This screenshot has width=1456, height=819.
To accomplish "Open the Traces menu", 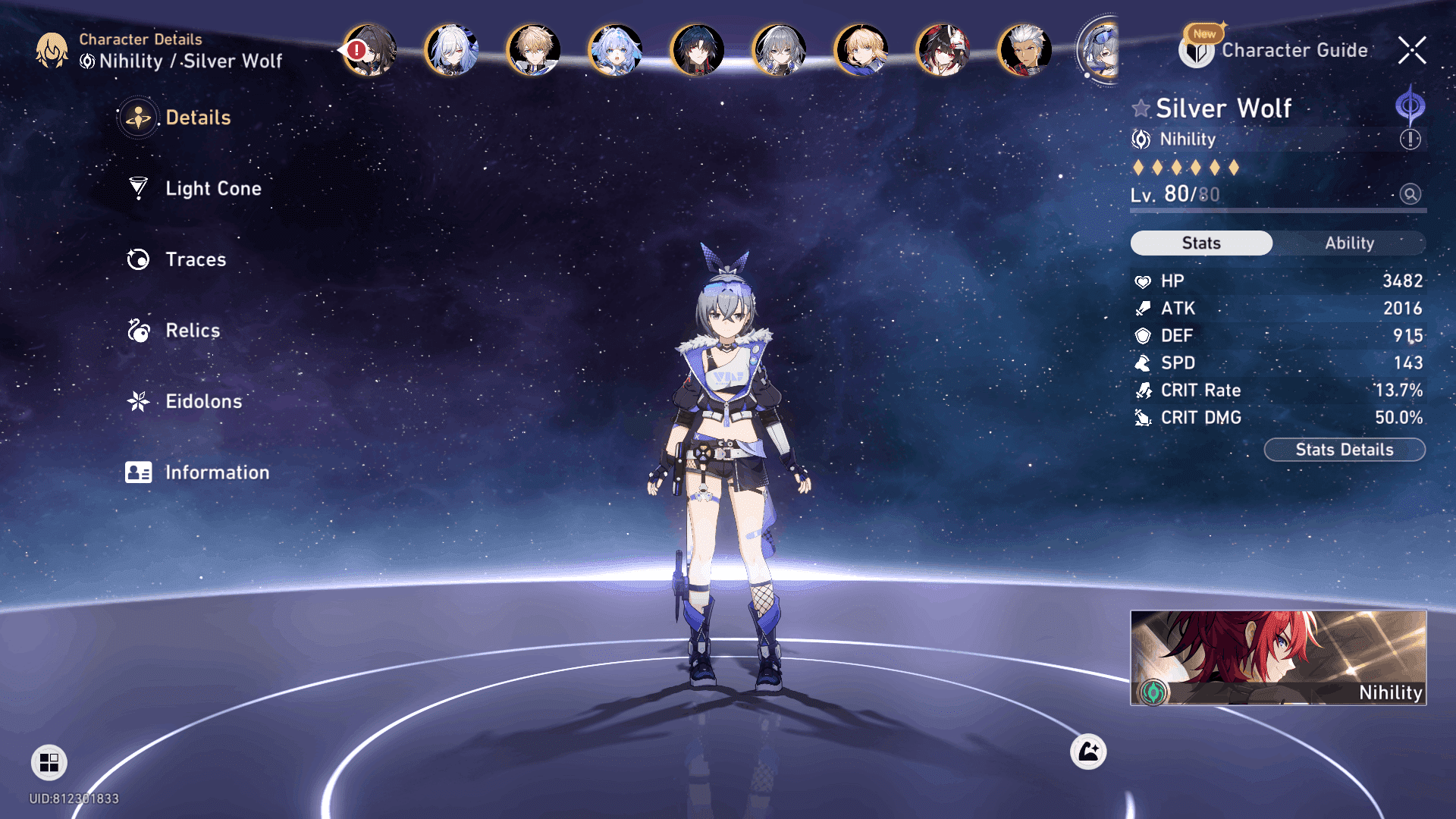I will click(195, 259).
